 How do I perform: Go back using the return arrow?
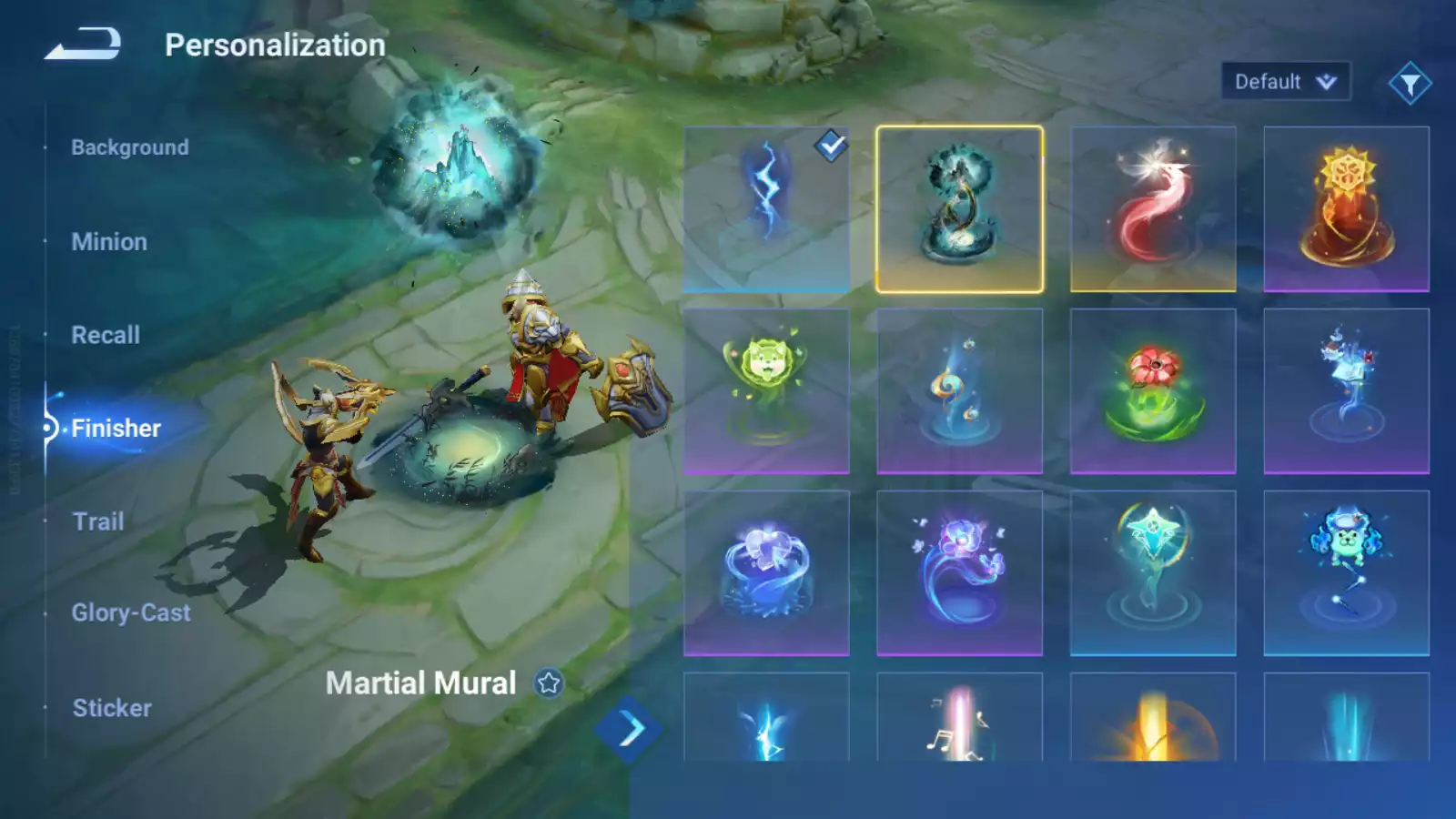coord(83,44)
